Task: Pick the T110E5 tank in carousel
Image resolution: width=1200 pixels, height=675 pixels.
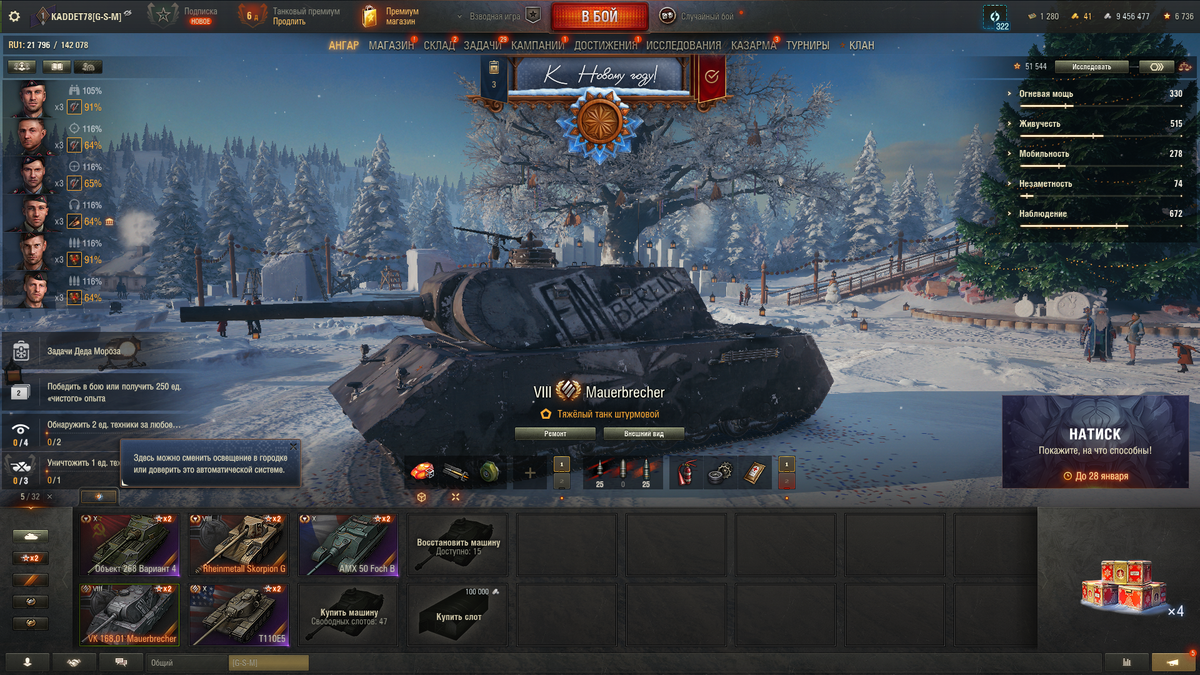Action: 238,615
